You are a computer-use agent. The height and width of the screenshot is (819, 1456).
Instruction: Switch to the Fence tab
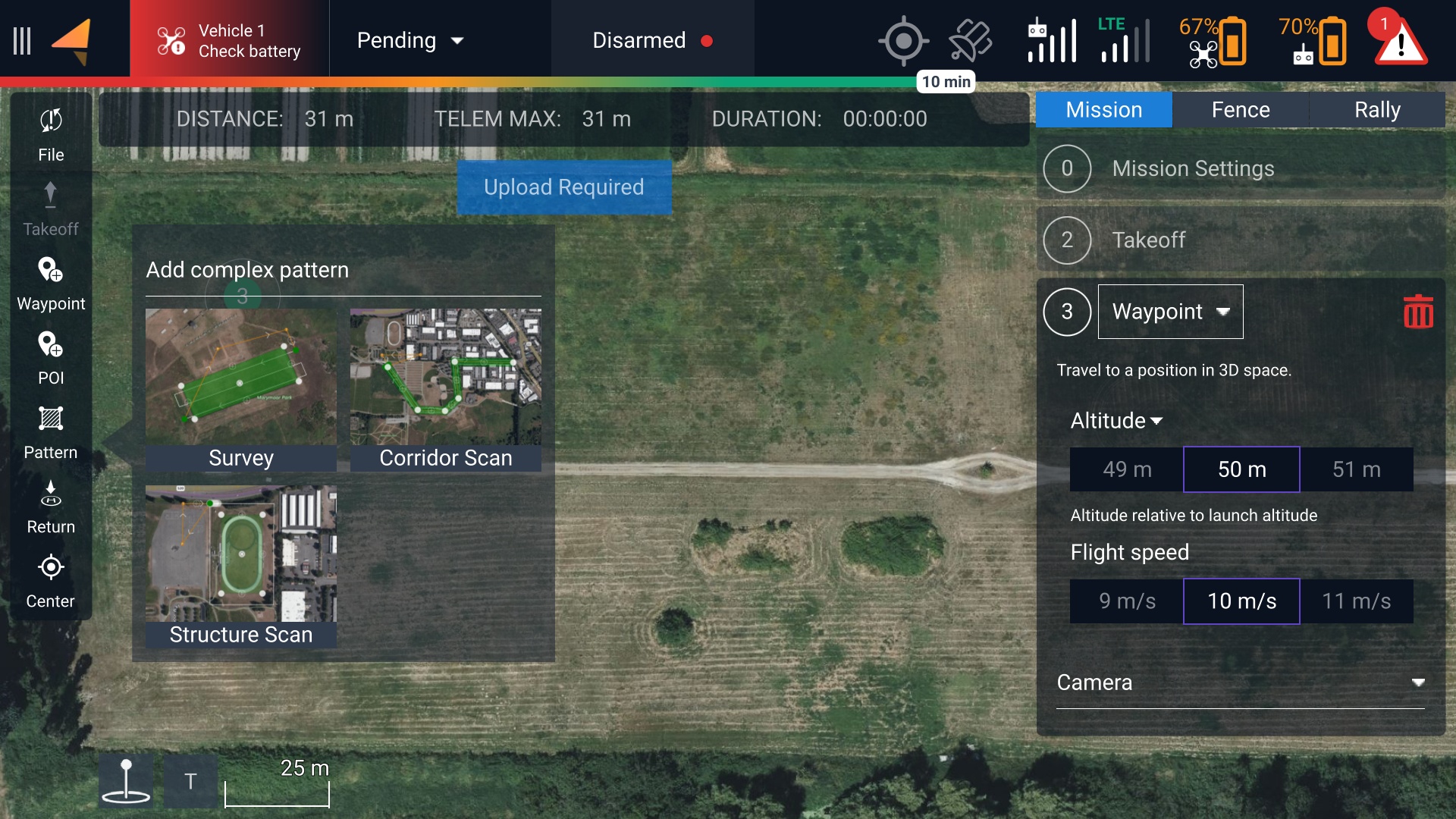point(1240,110)
